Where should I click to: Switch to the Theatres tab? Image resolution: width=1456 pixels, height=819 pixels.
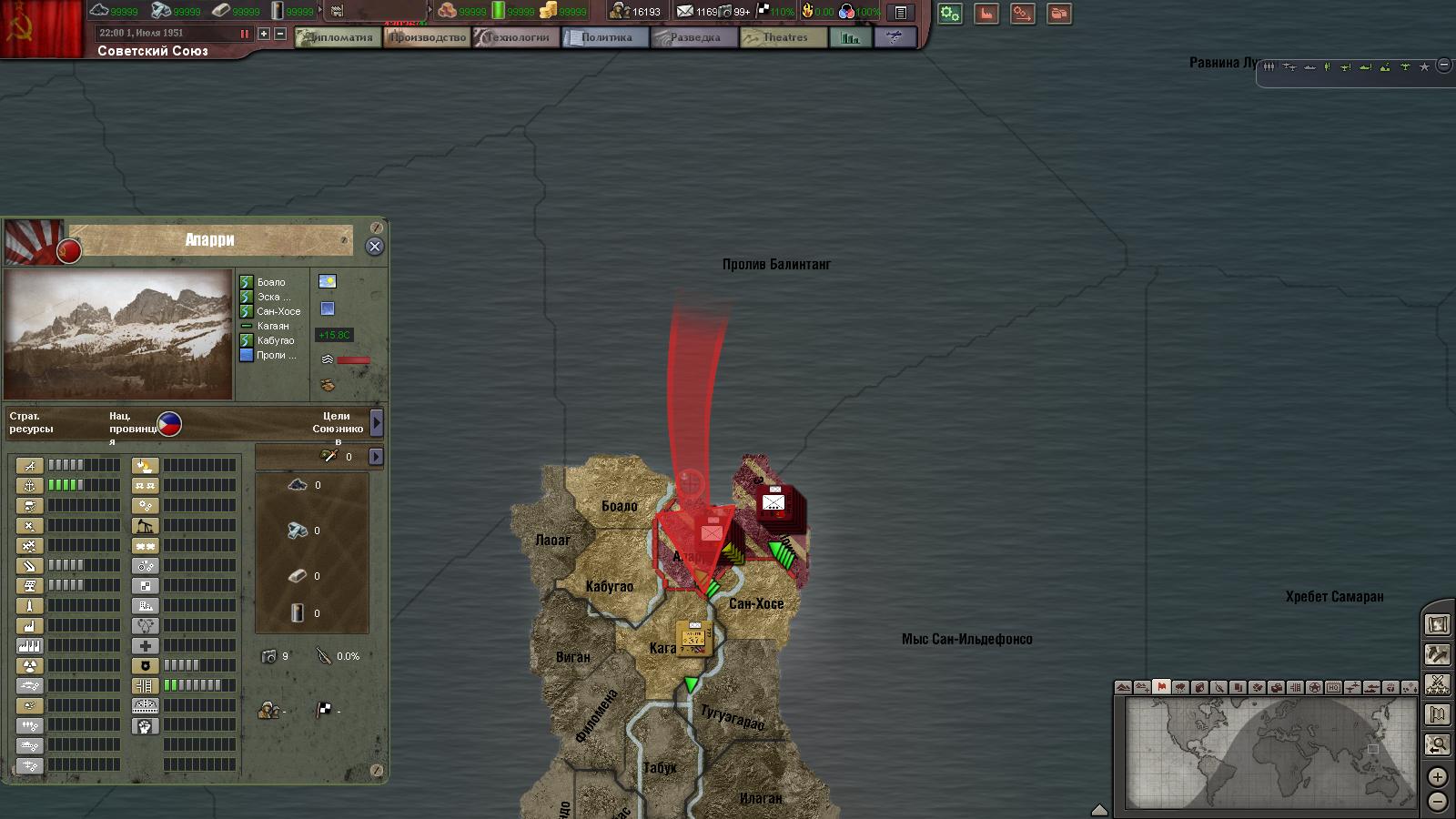click(784, 37)
